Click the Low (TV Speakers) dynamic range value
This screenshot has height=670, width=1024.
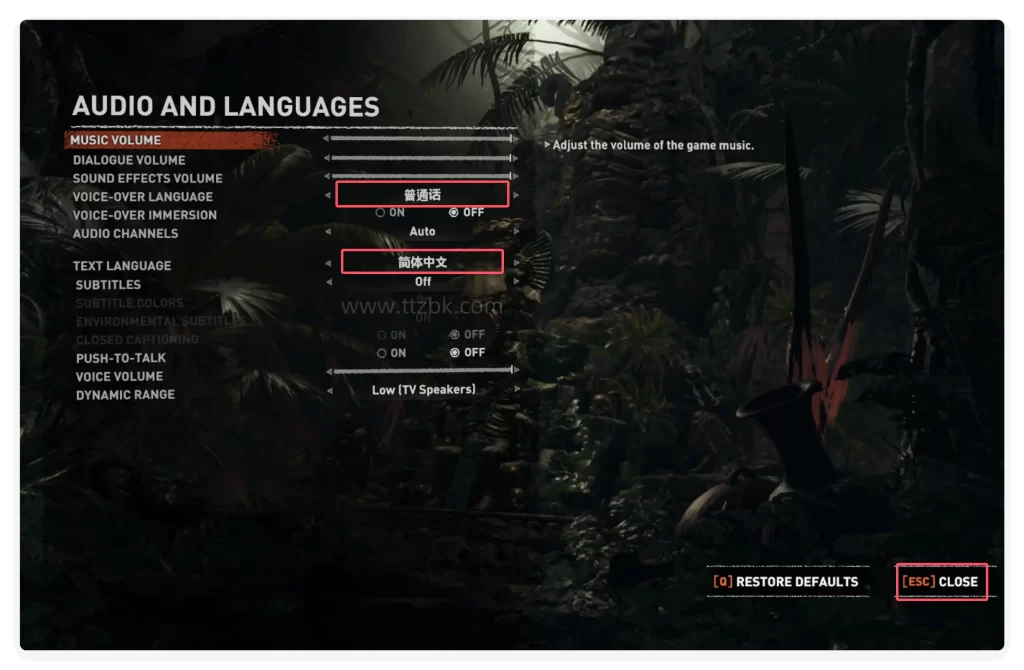[x=423, y=390]
